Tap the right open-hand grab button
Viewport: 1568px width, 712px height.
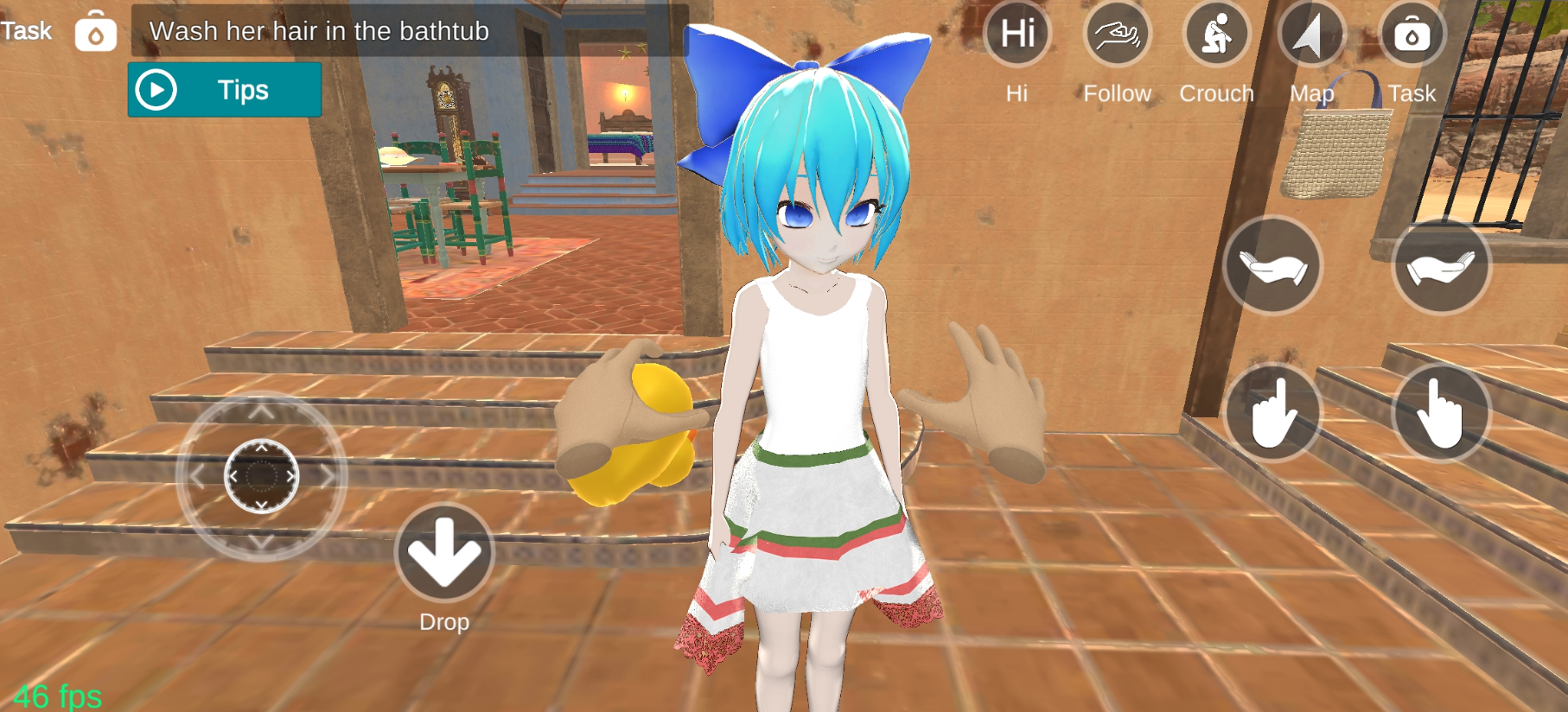(x=1441, y=266)
